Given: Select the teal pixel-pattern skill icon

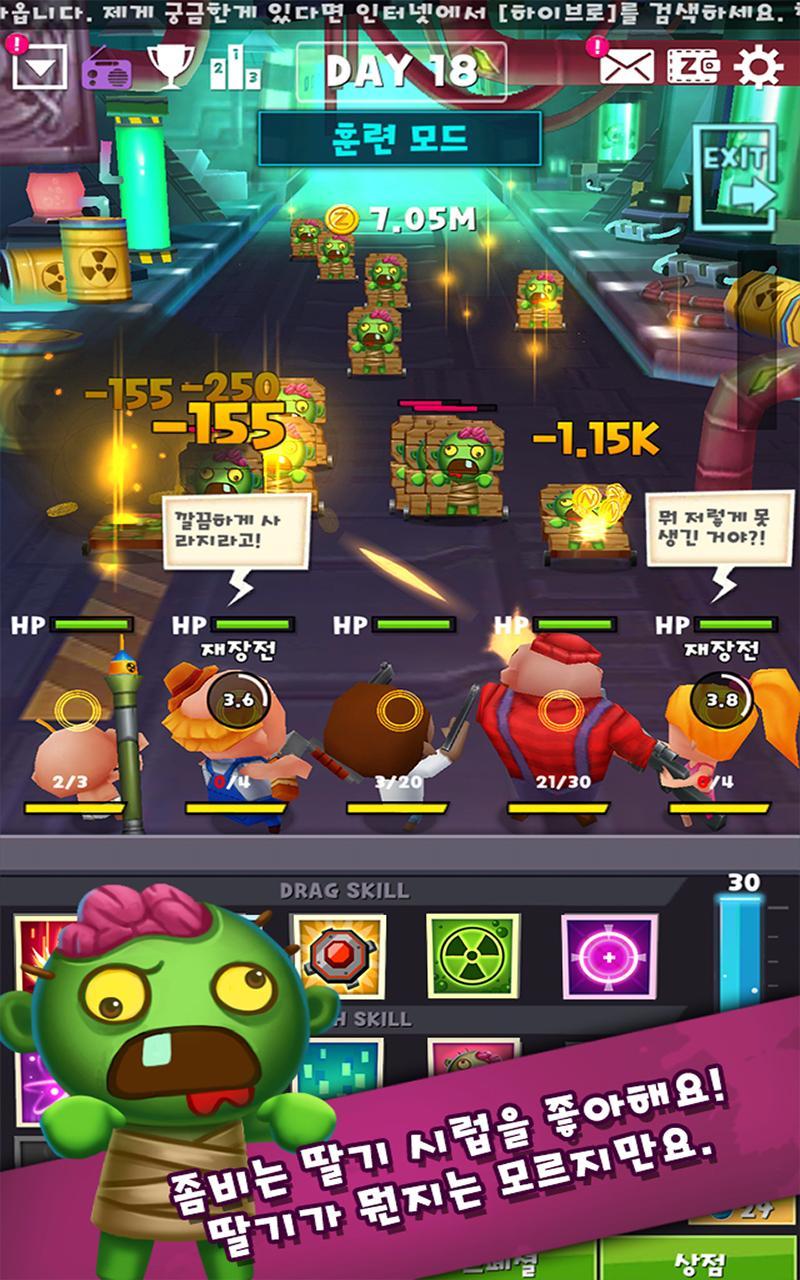Looking at the screenshot, I should 340,1068.
